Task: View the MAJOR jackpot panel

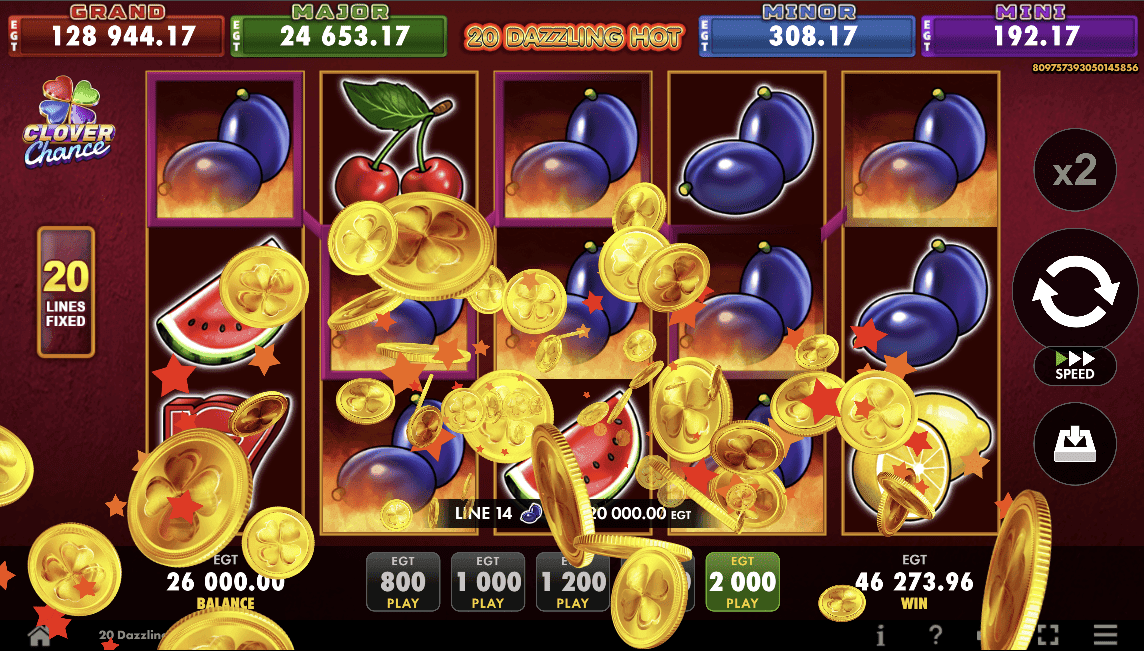Action: tap(338, 33)
